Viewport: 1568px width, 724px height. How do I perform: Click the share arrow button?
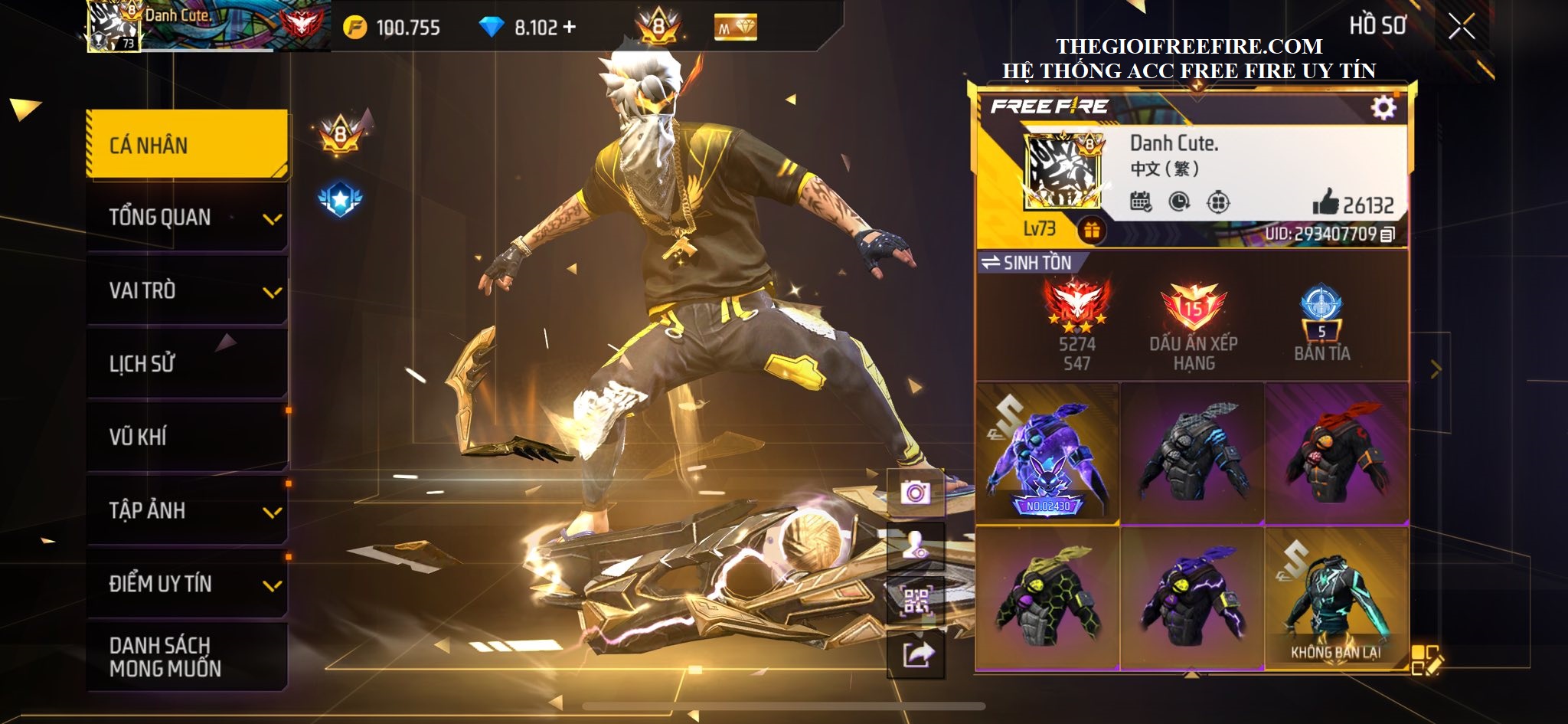tap(917, 655)
